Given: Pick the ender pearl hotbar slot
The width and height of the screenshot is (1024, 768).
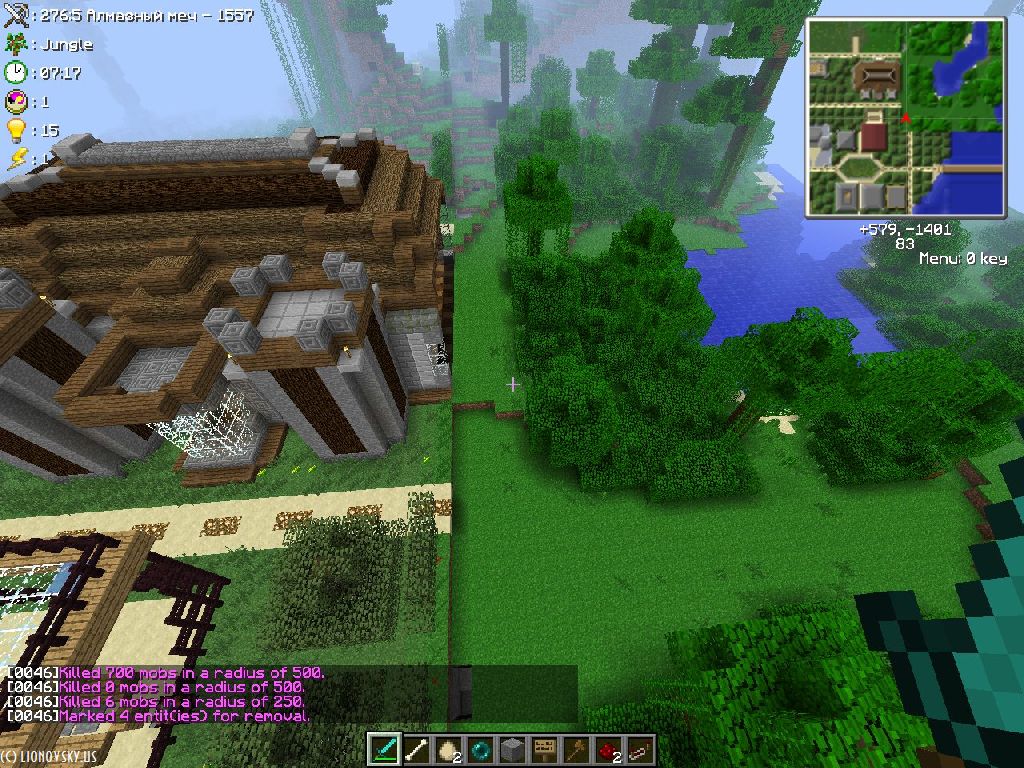Looking at the screenshot, I should click(482, 749).
